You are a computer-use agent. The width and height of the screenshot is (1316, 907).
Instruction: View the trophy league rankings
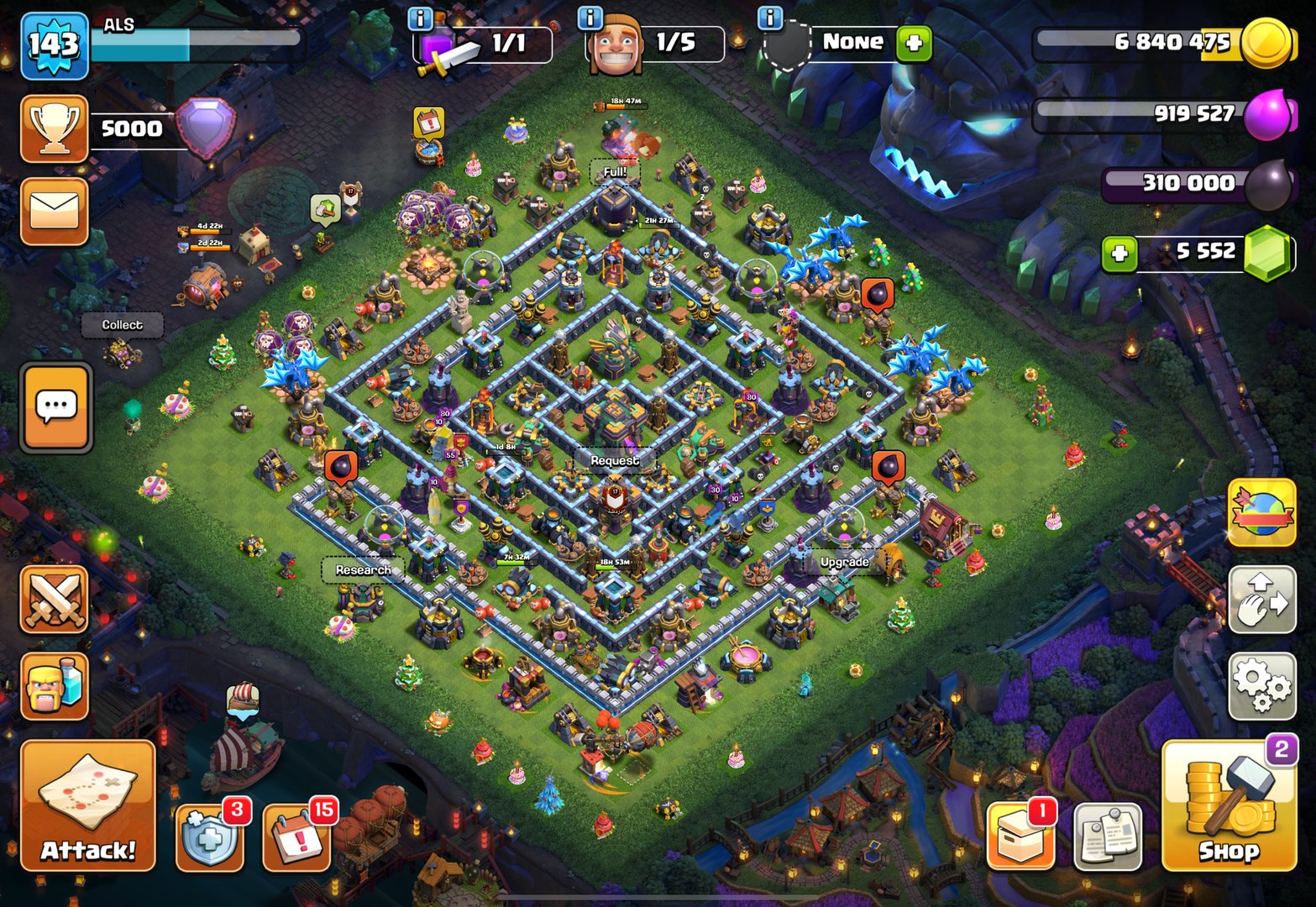(55, 128)
